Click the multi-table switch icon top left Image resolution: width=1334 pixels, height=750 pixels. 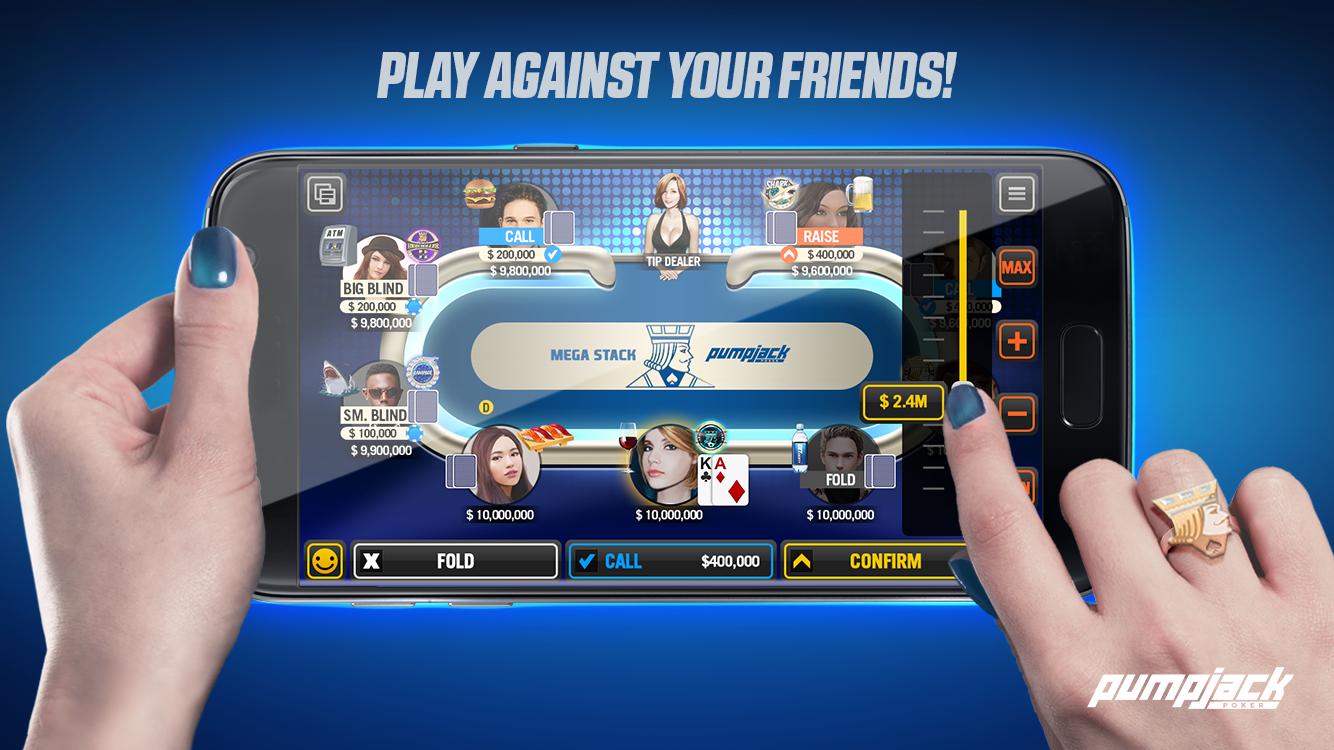[x=322, y=195]
